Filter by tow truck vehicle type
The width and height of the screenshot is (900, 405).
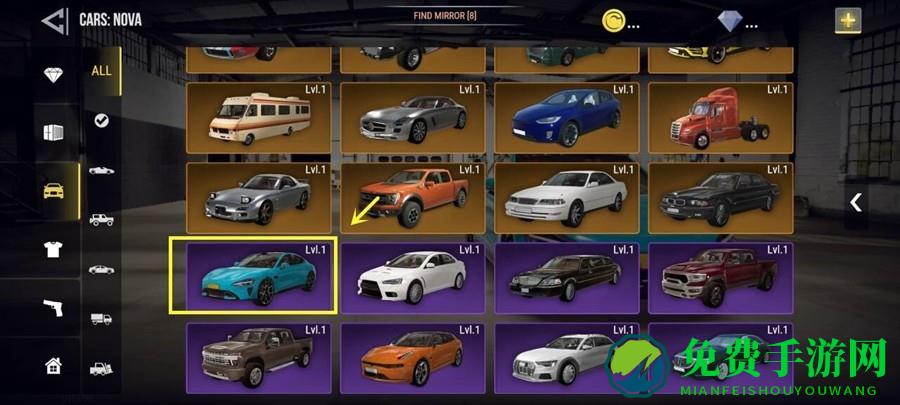coord(102,368)
